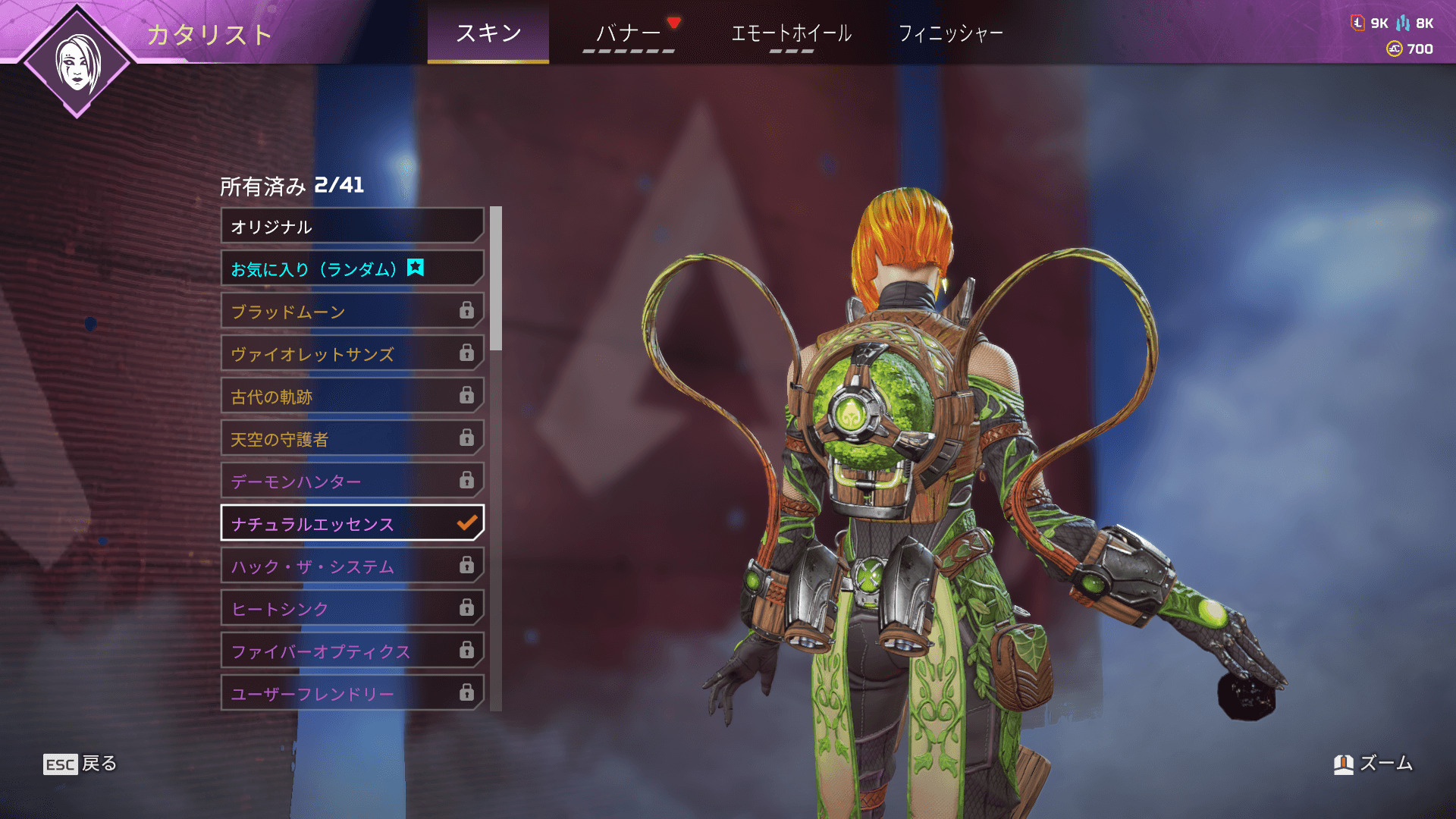Select the ファイバーオプティクス skin
Screen dimensions: 1456x819
click(352, 651)
